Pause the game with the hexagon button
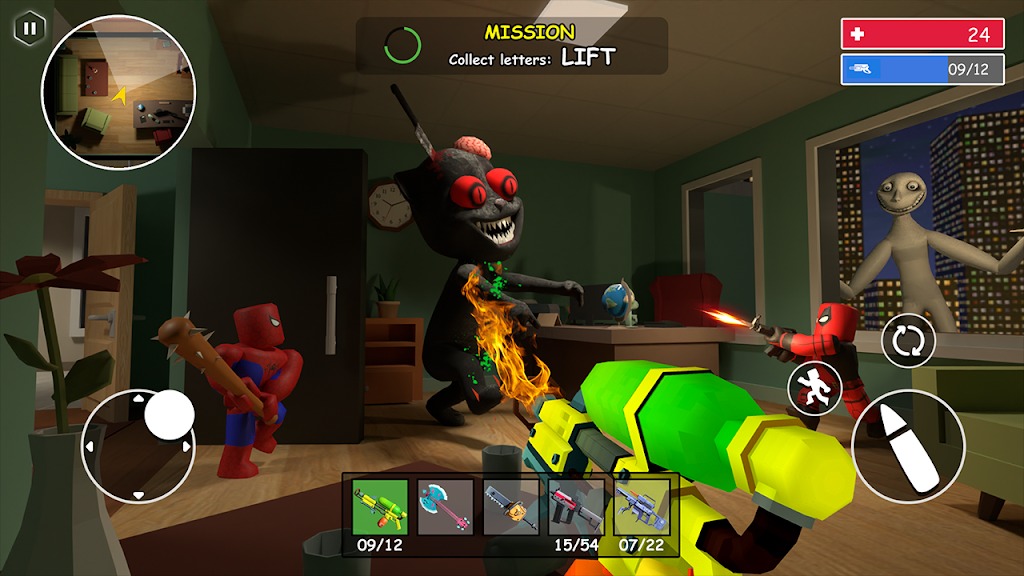This screenshot has height=576, width=1024. click(x=29, y=28)
